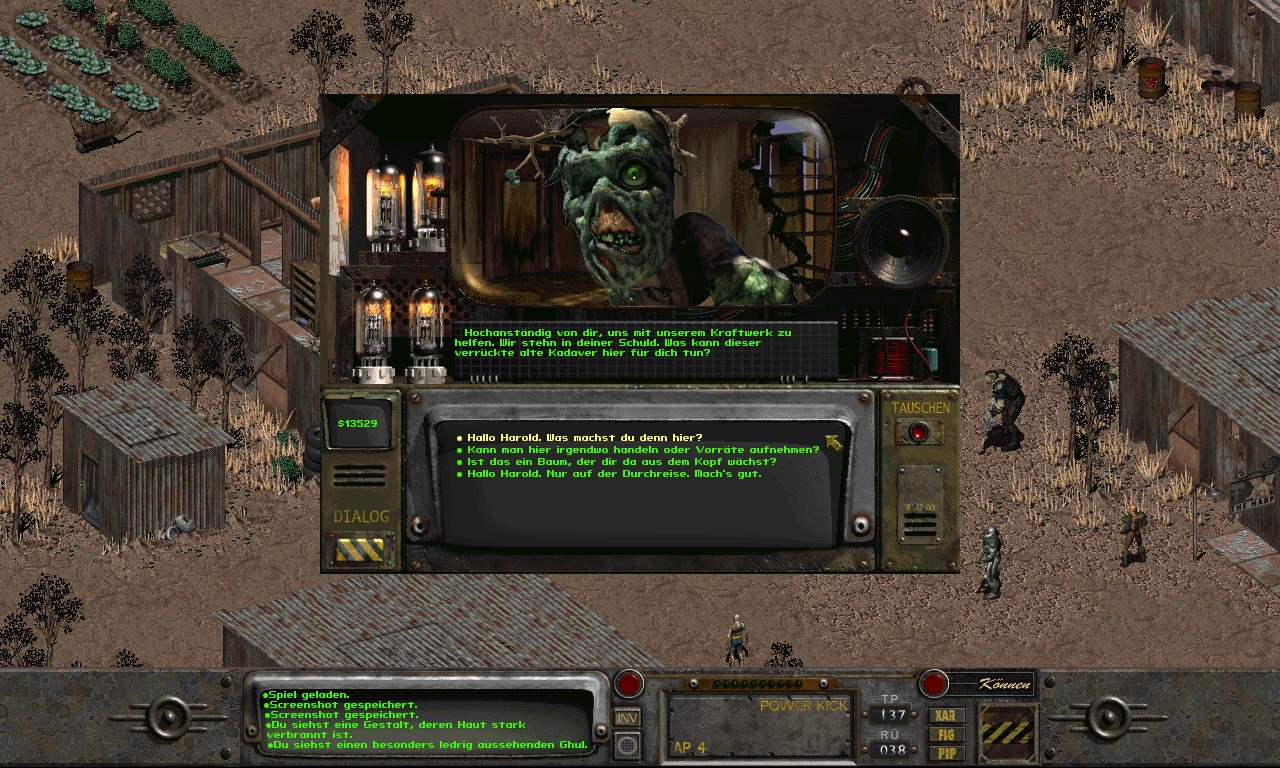Select the reply asking about the tree "Baum"

point(621,462)
